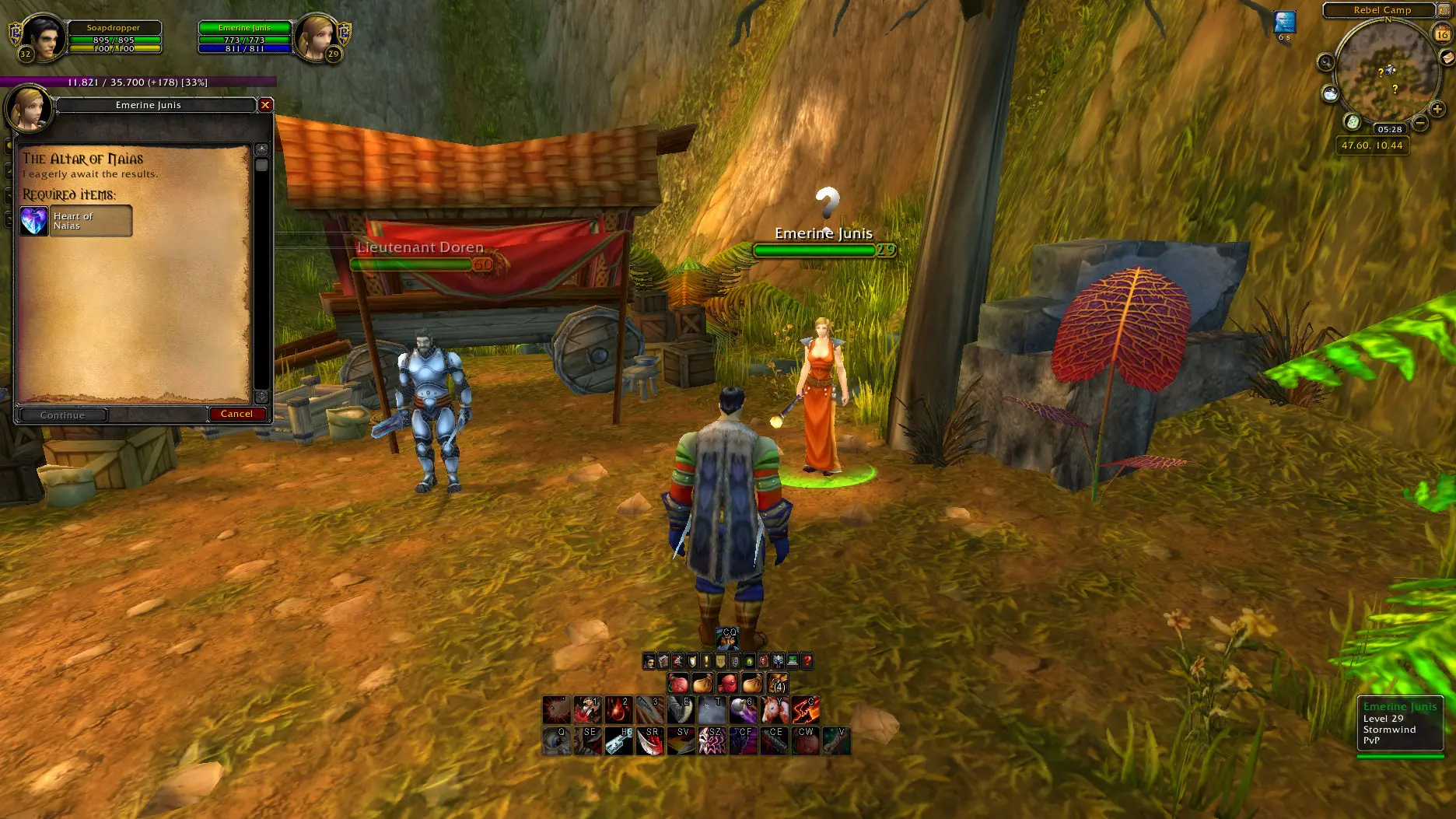The height and width of the screenshot is (819, 1456).
Task: Click the Emerine Junis target portrait
Action: tap(317, 37)
